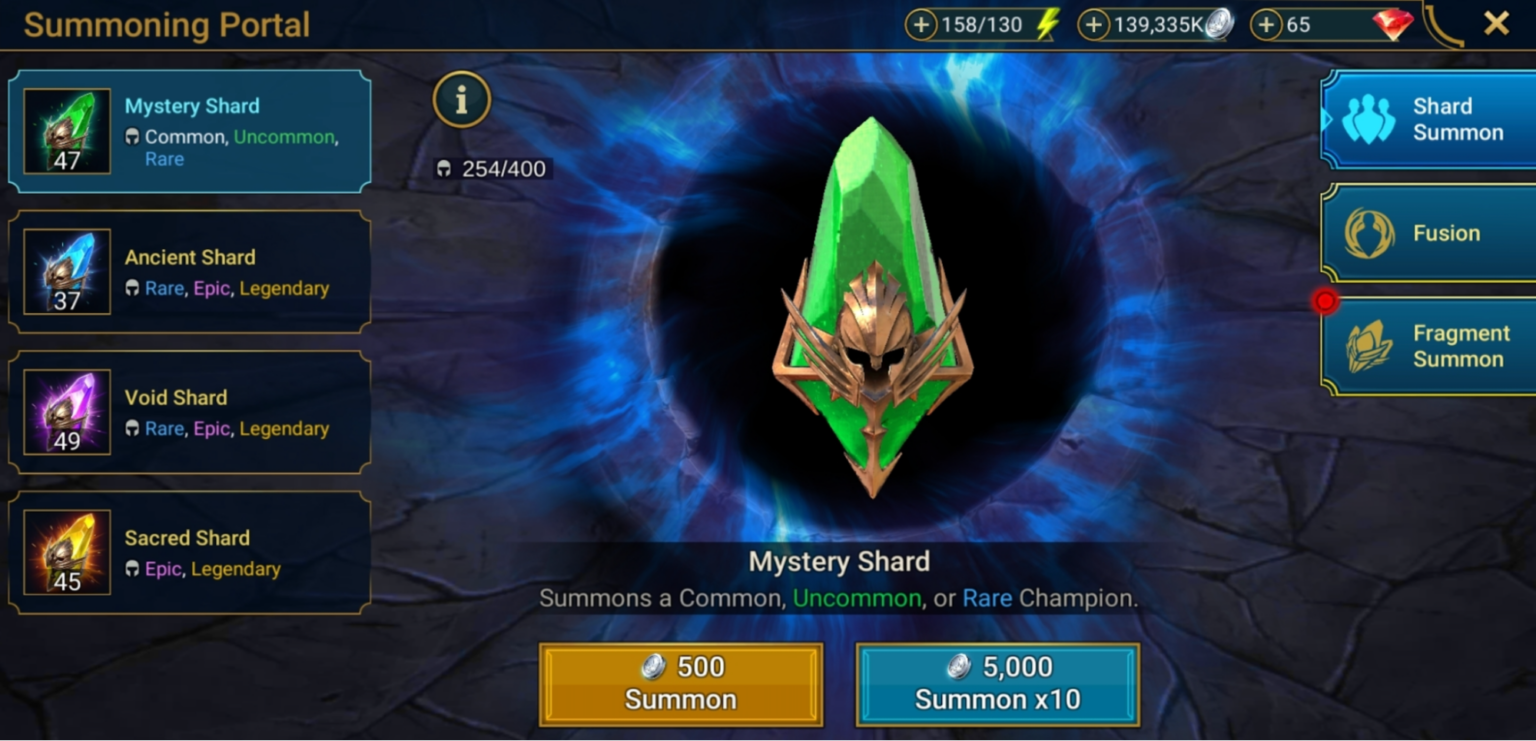Viewport: 1536px width, 741px height.
Task: Check the 254/400 champion capacity indicator
Action: 490,168
